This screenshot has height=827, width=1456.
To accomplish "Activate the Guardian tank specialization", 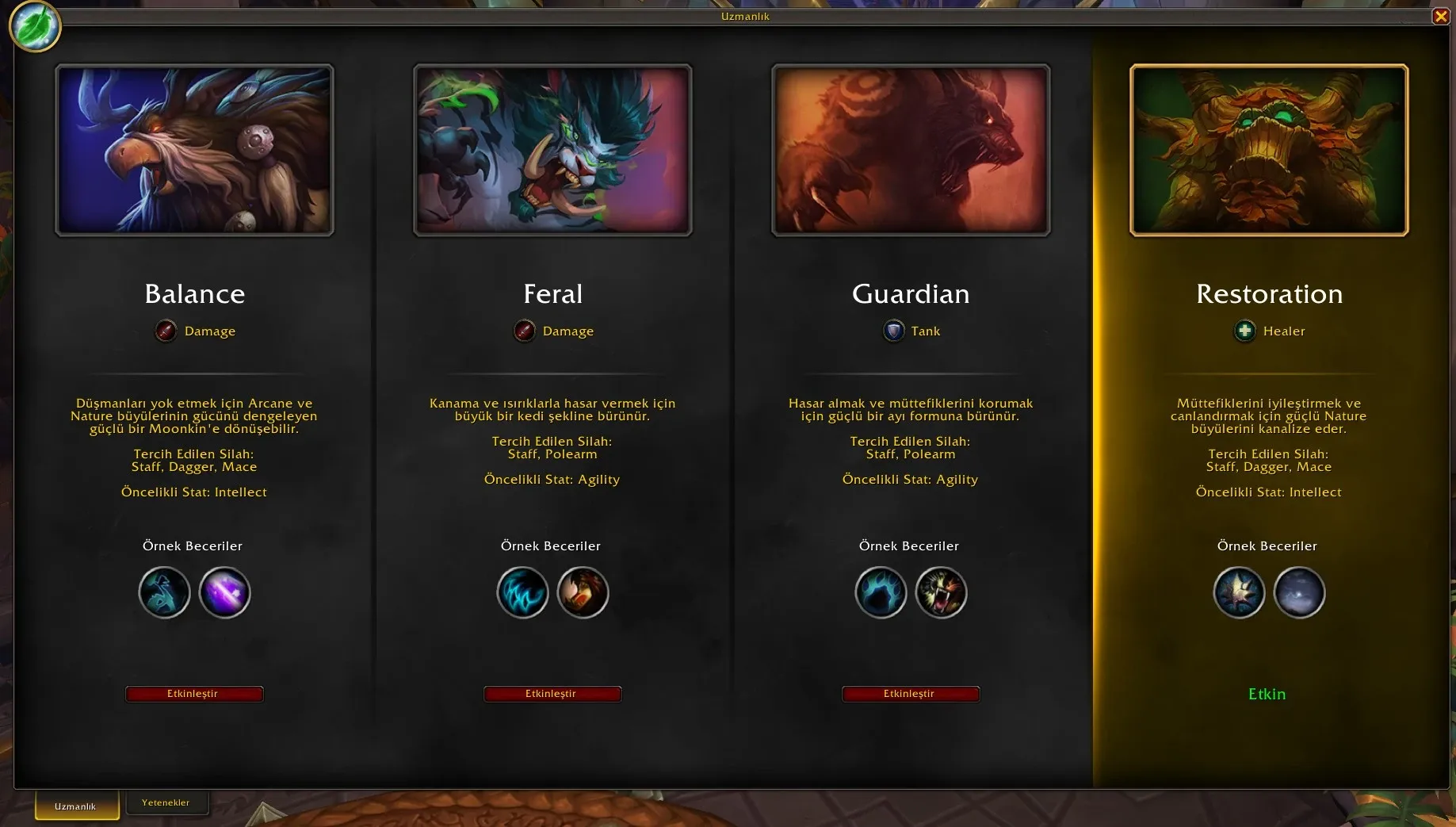I will [911, 694].
